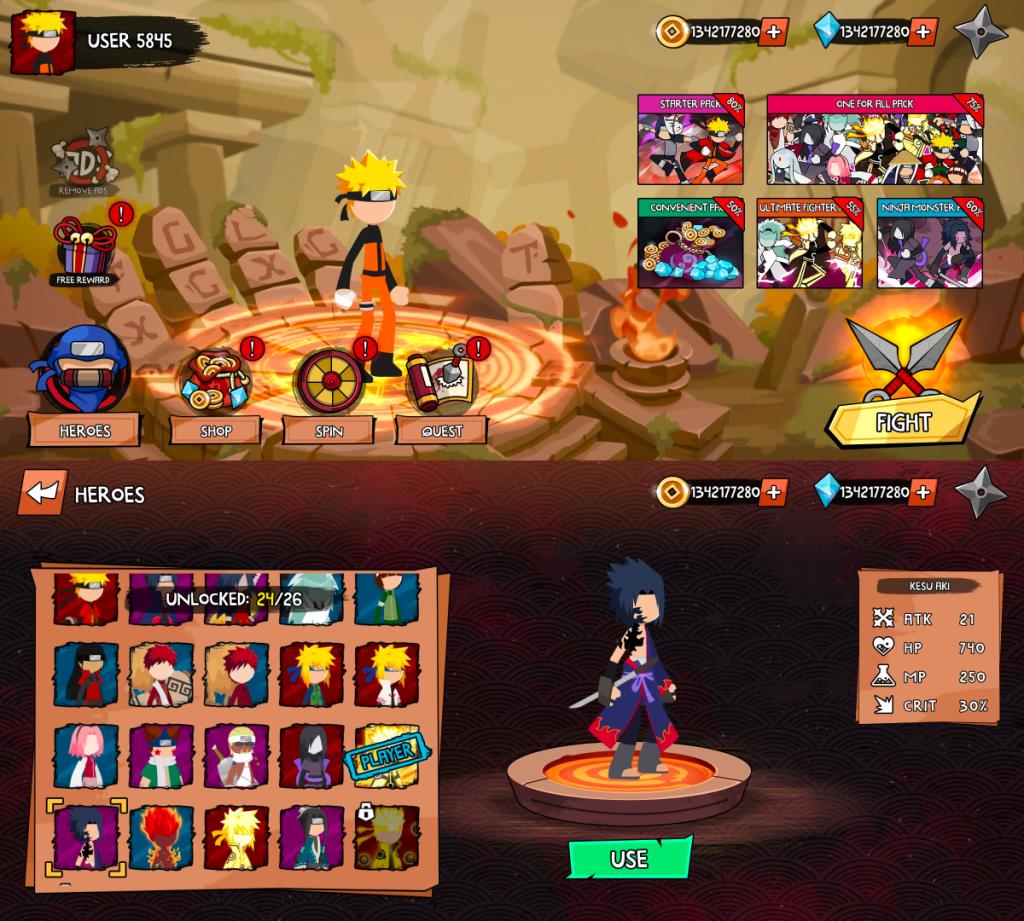Start a battle with the FIGHT button
Screen dimensions: 1024x921
point(903,421)
